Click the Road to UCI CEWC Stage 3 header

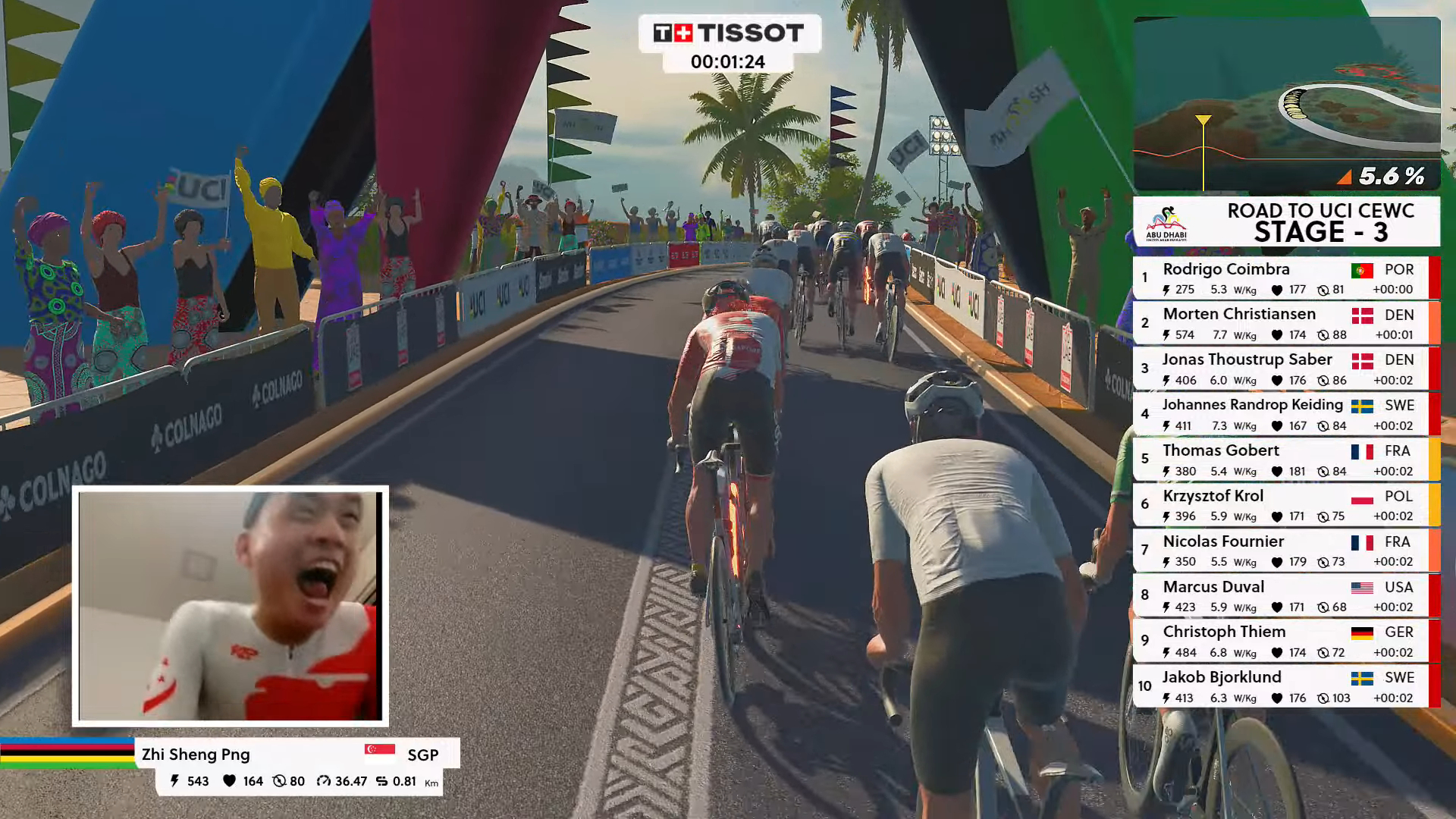point(1286,221)
